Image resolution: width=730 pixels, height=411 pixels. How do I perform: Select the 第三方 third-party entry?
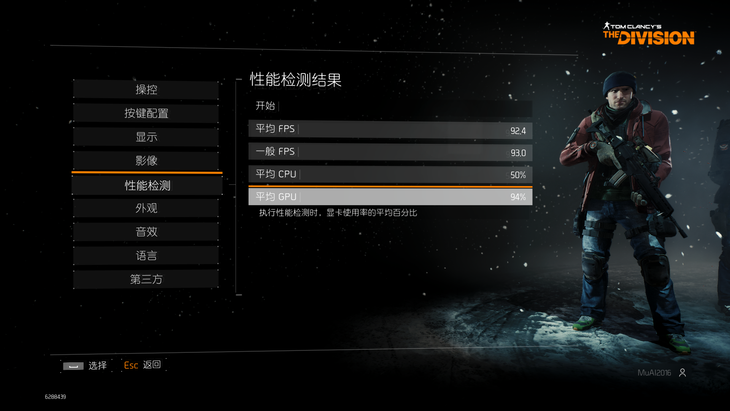tap(146, 279)
